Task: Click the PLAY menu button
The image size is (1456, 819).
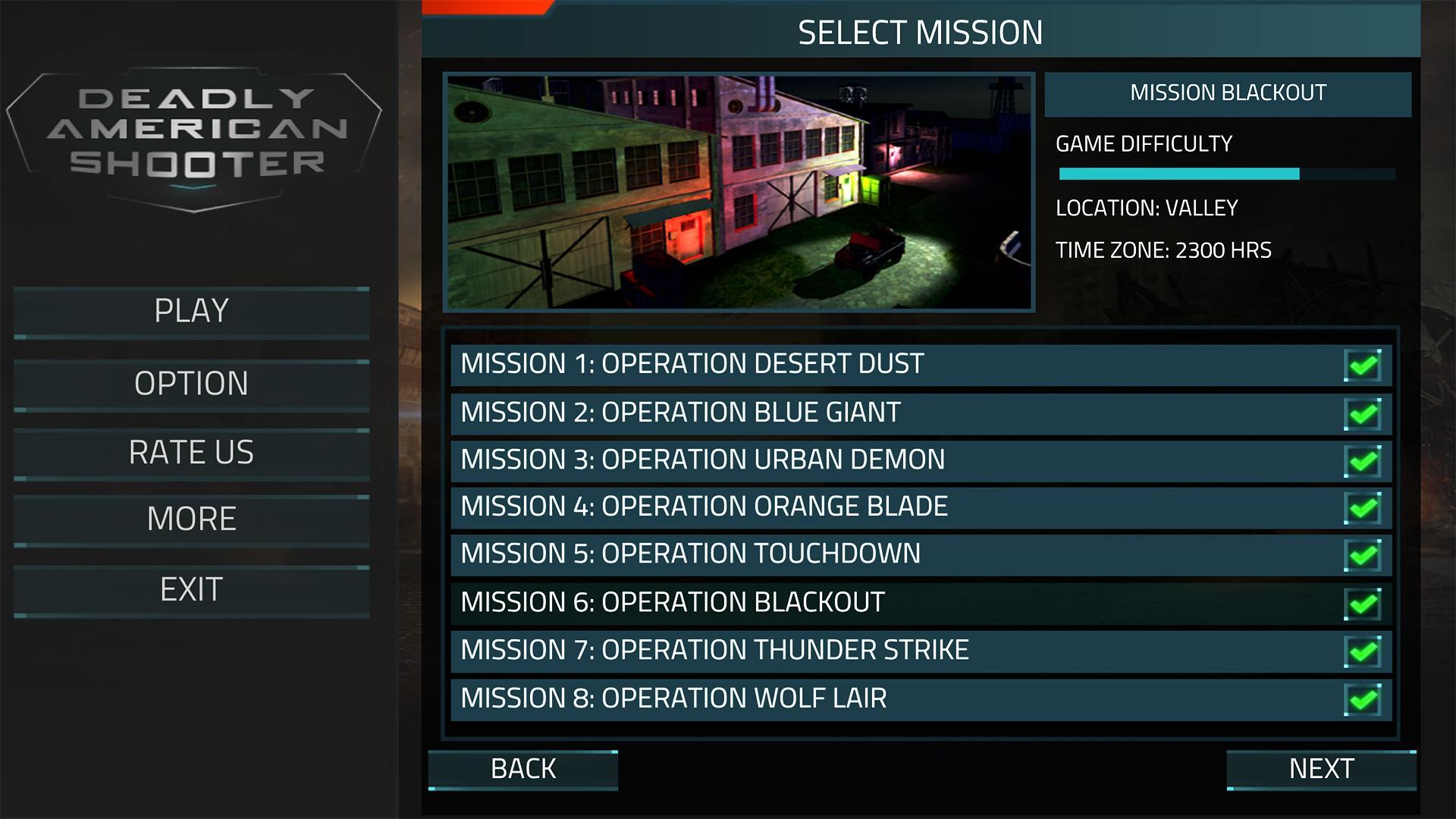Action: tap(191, 312)
